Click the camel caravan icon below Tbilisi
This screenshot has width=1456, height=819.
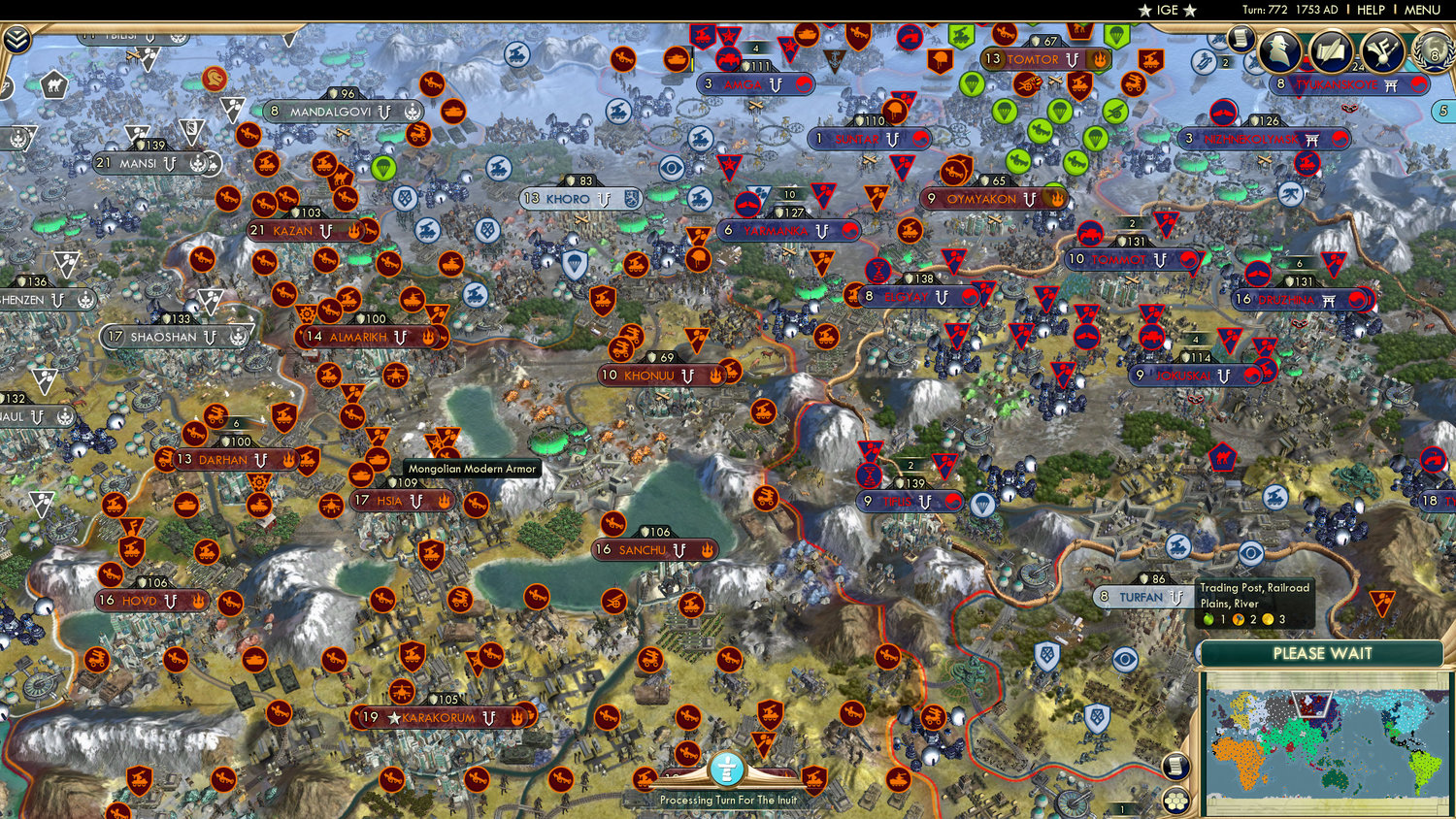53,85
